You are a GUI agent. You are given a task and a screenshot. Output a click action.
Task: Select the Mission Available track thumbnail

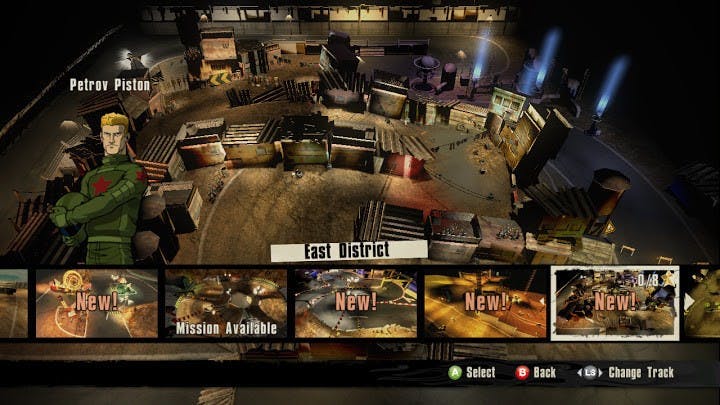click(x=225, y=303)
